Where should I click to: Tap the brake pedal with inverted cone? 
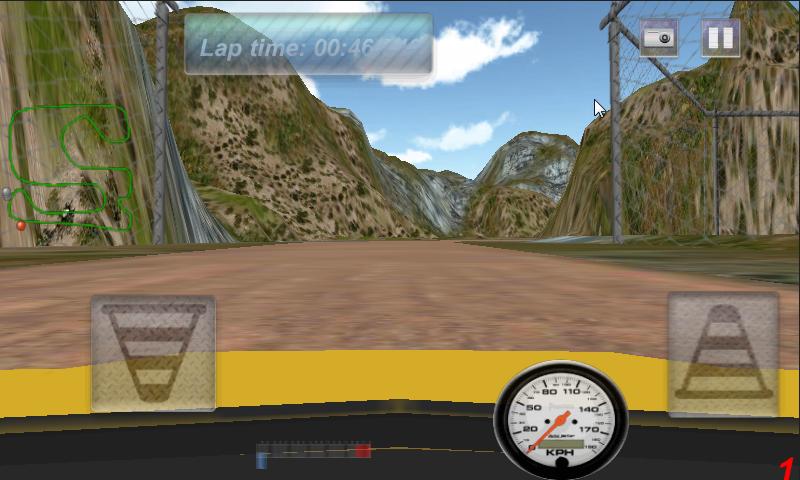[x=153, y=353]
